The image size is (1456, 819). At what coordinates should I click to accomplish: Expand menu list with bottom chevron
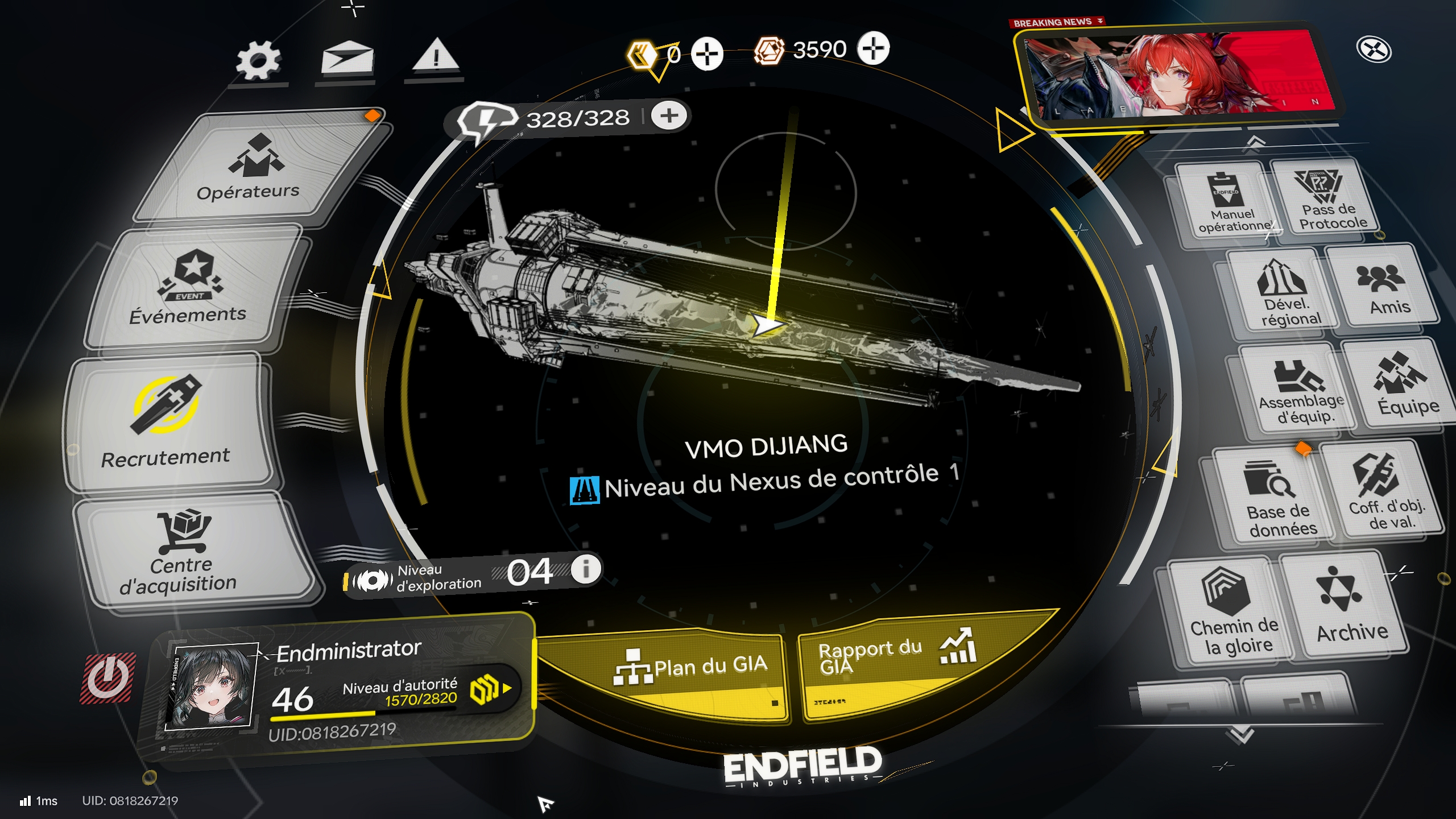1241,735
